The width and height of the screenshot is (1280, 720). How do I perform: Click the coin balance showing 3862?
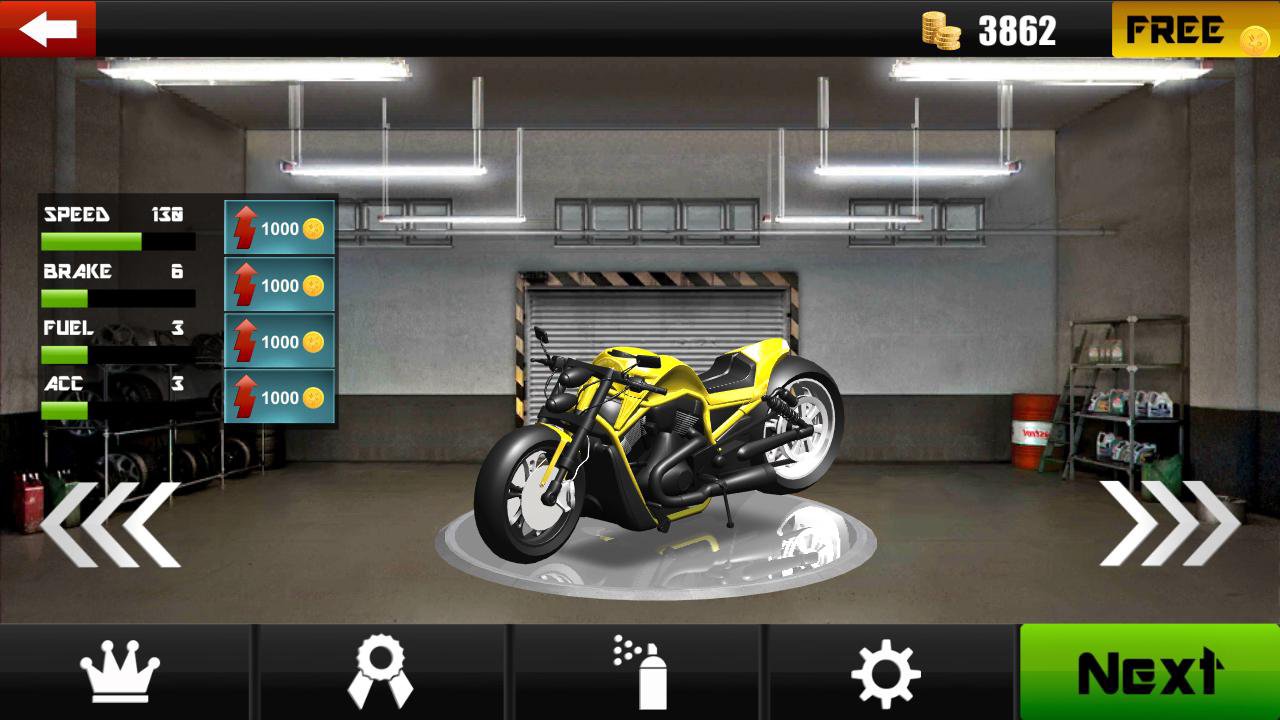(x=1018, y=28)
